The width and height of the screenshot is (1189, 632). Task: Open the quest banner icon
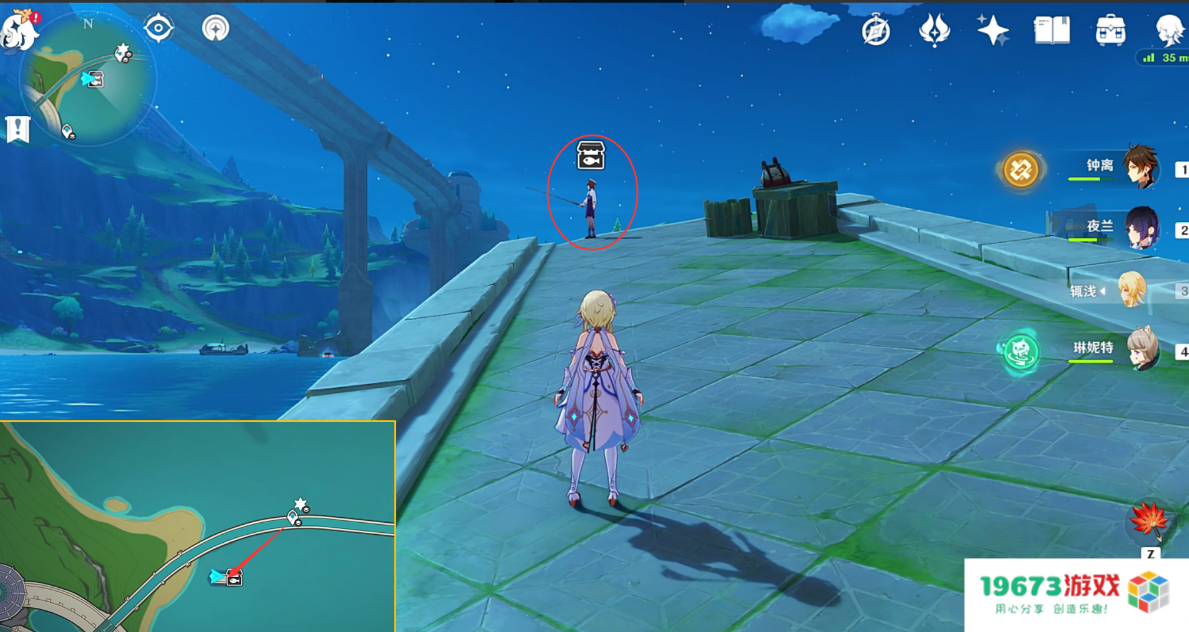point(17,129)
